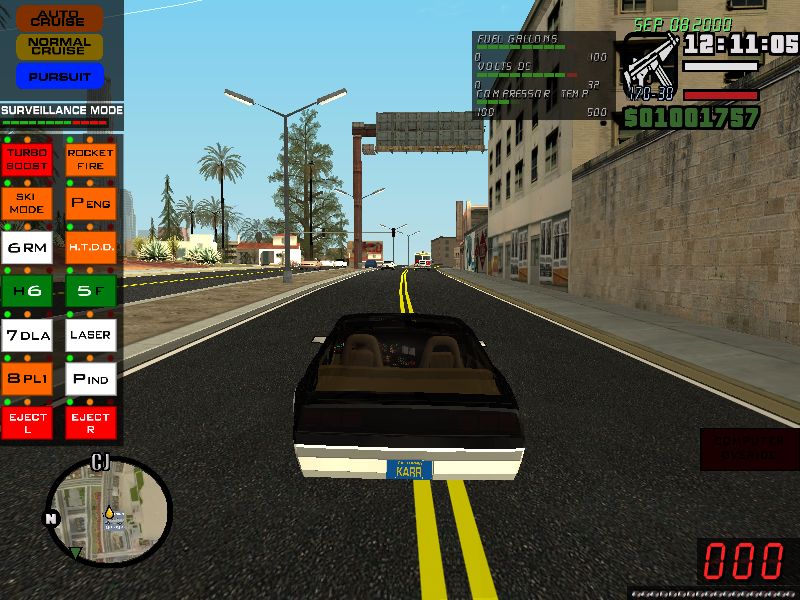The image size is (800, 600).
Task: Choose the white 6 RM button
Action: (28, 247)
